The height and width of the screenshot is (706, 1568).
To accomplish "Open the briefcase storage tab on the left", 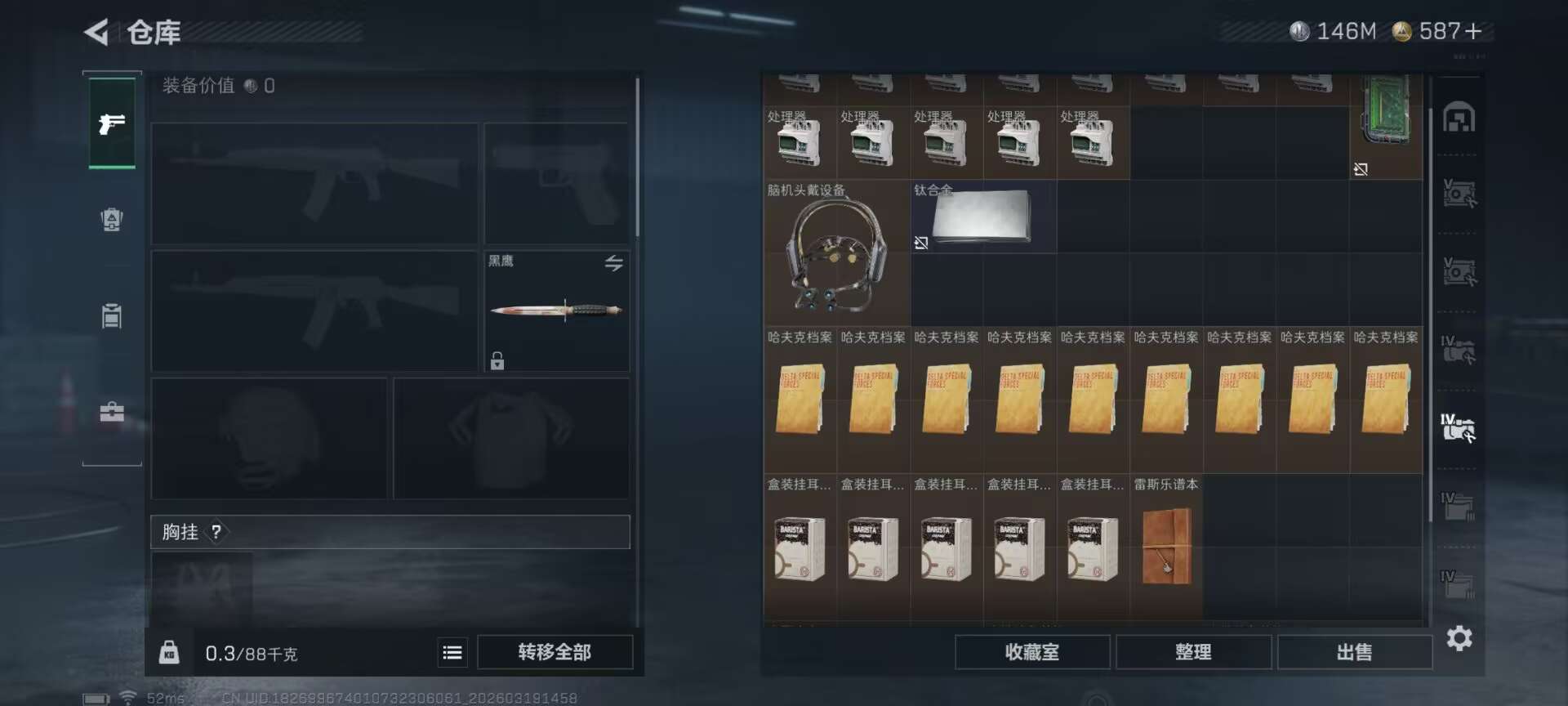I will 112,411.
